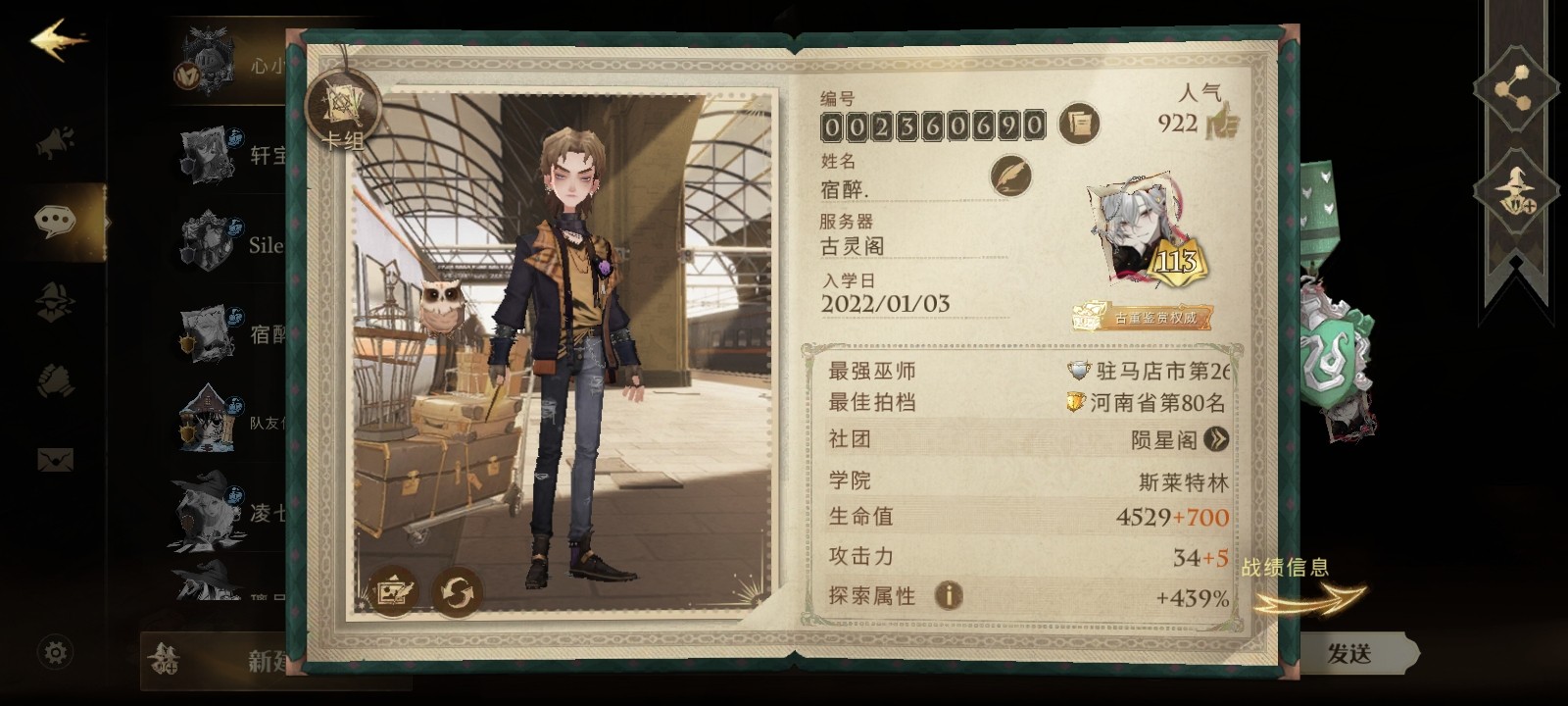Select the speech bubble chat tab
The width and height of the screenshot is (1568, 706).
(x=56, y=222)
